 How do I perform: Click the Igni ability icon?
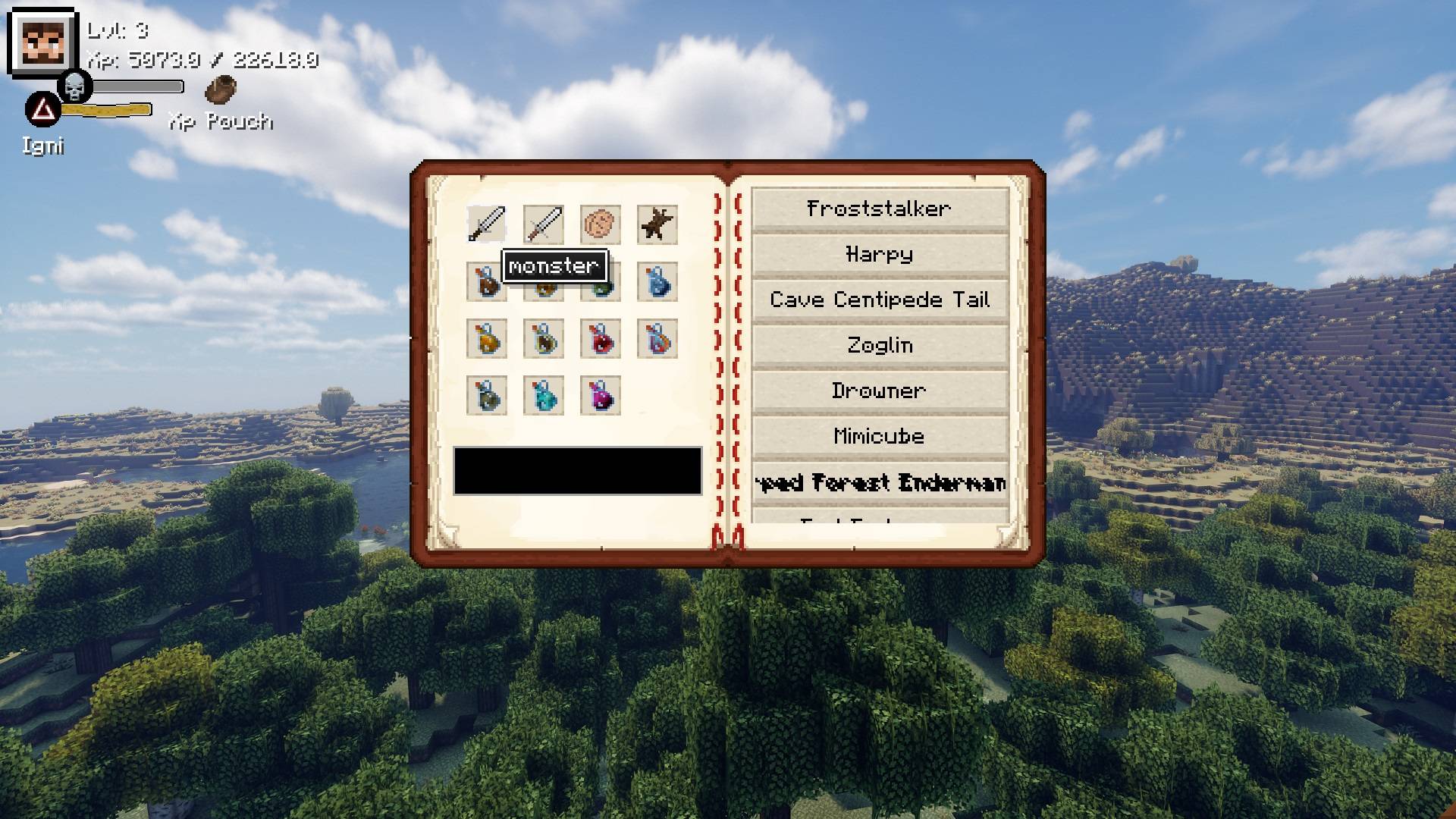tap(42, 108)
